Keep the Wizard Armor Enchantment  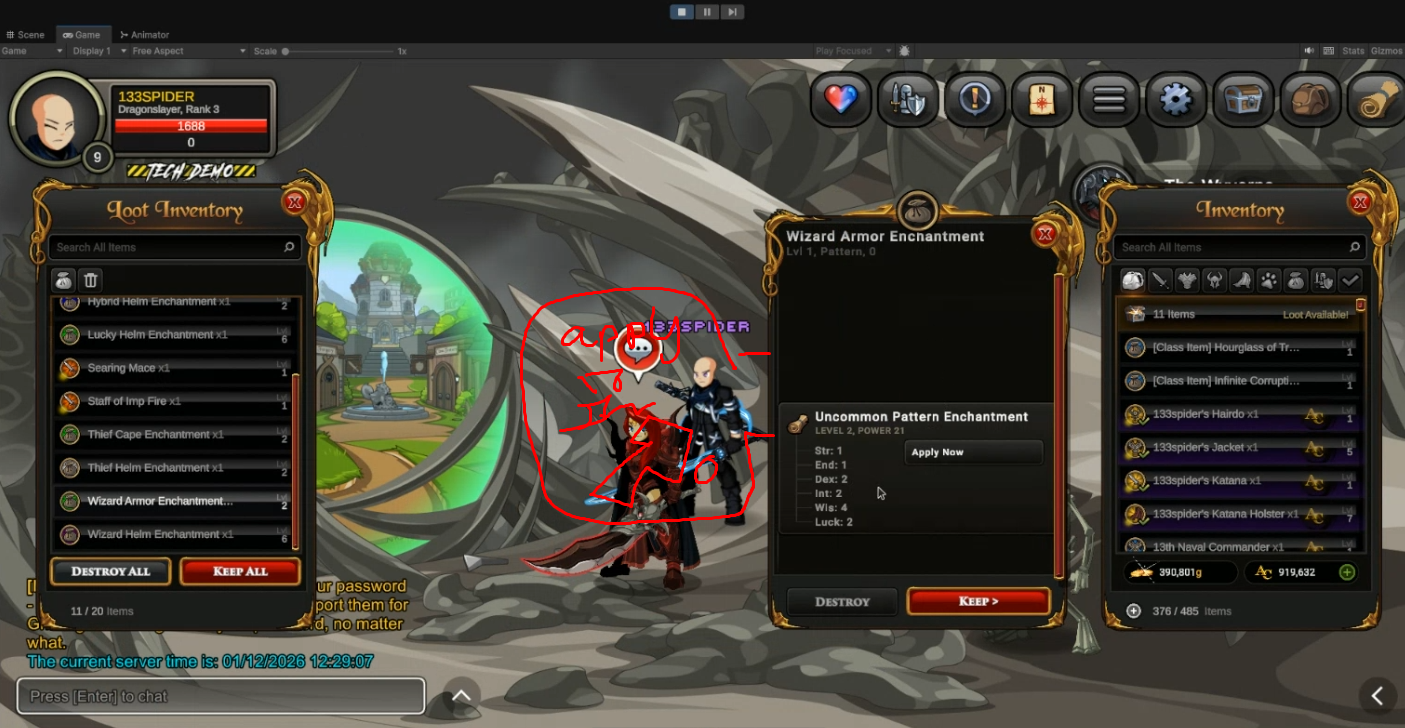(978, 601)
